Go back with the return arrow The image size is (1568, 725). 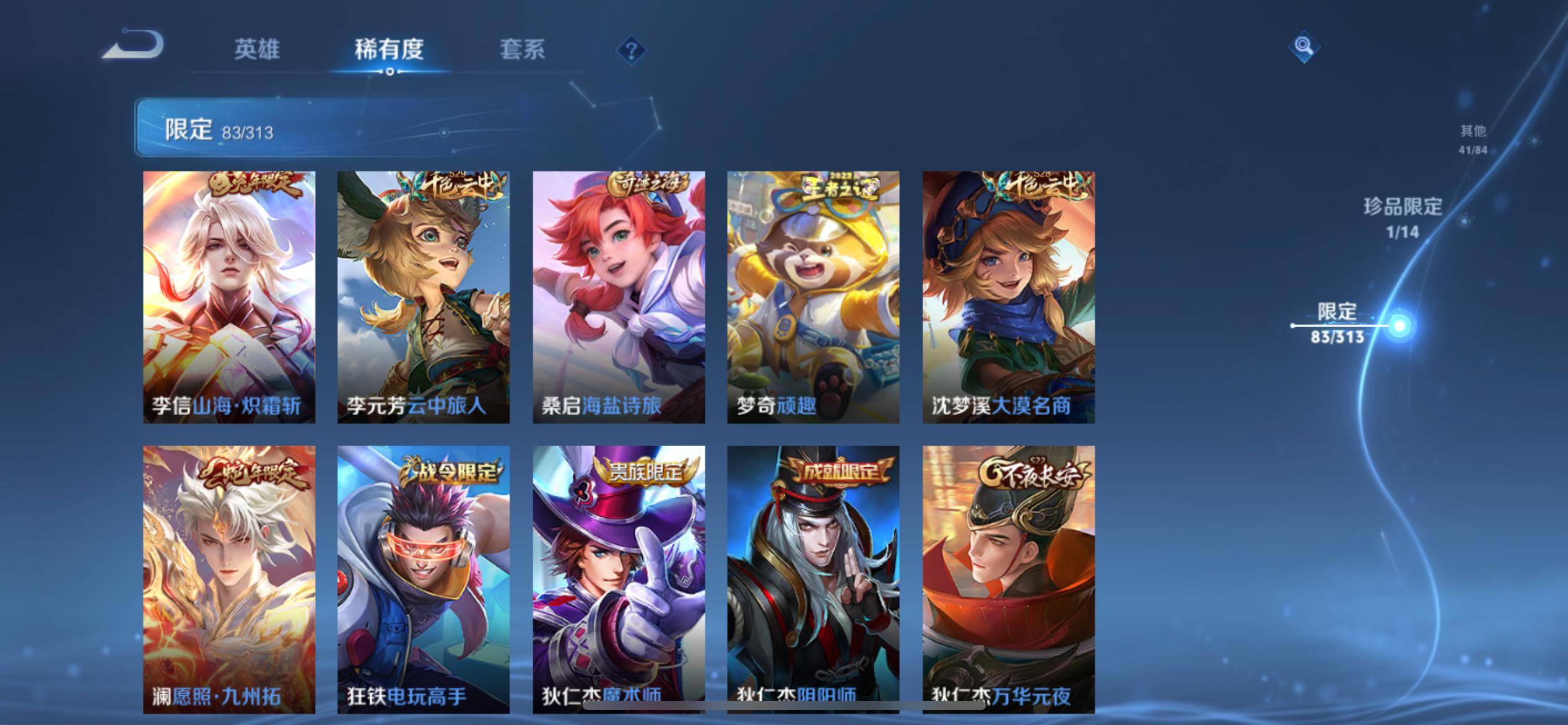(x=134, y=45)
